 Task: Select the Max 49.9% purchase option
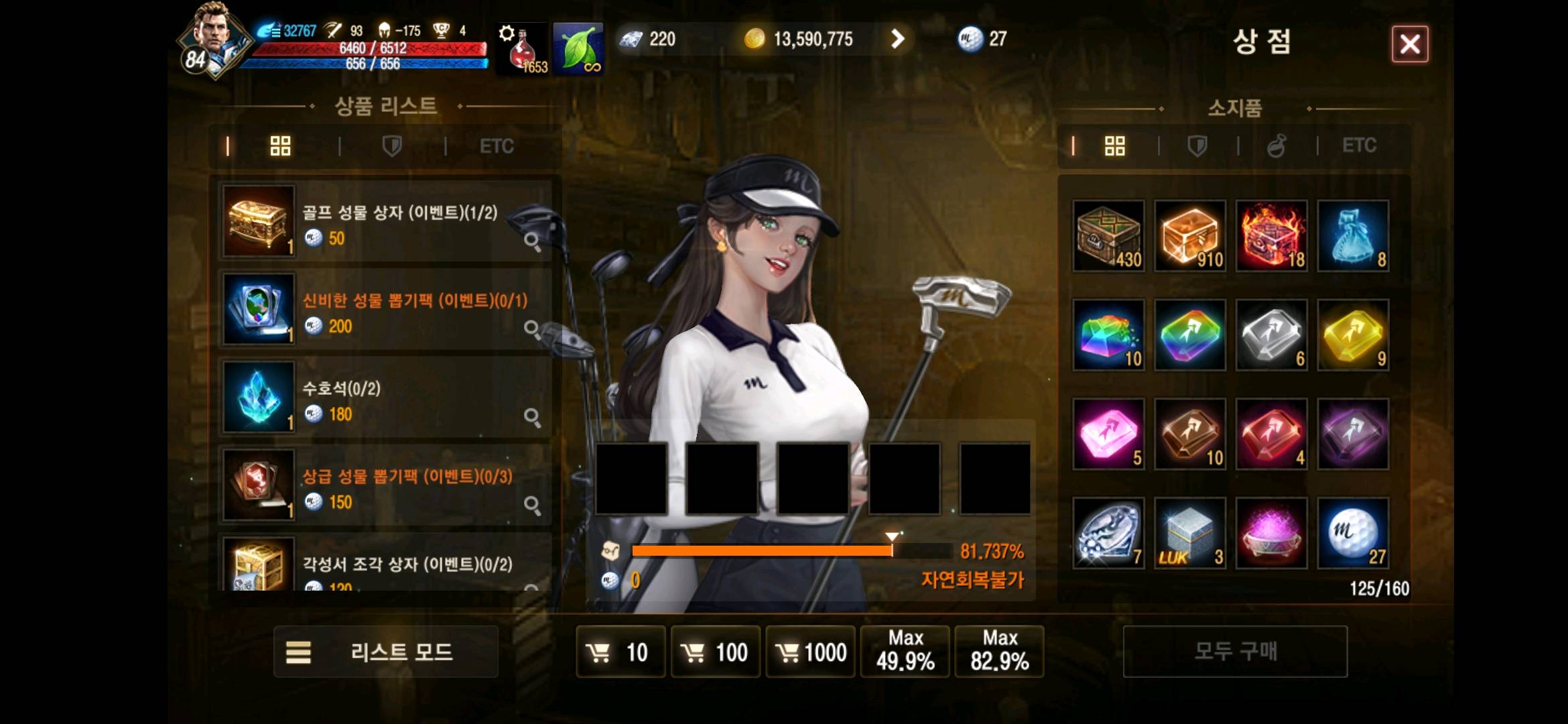[905, 652]
